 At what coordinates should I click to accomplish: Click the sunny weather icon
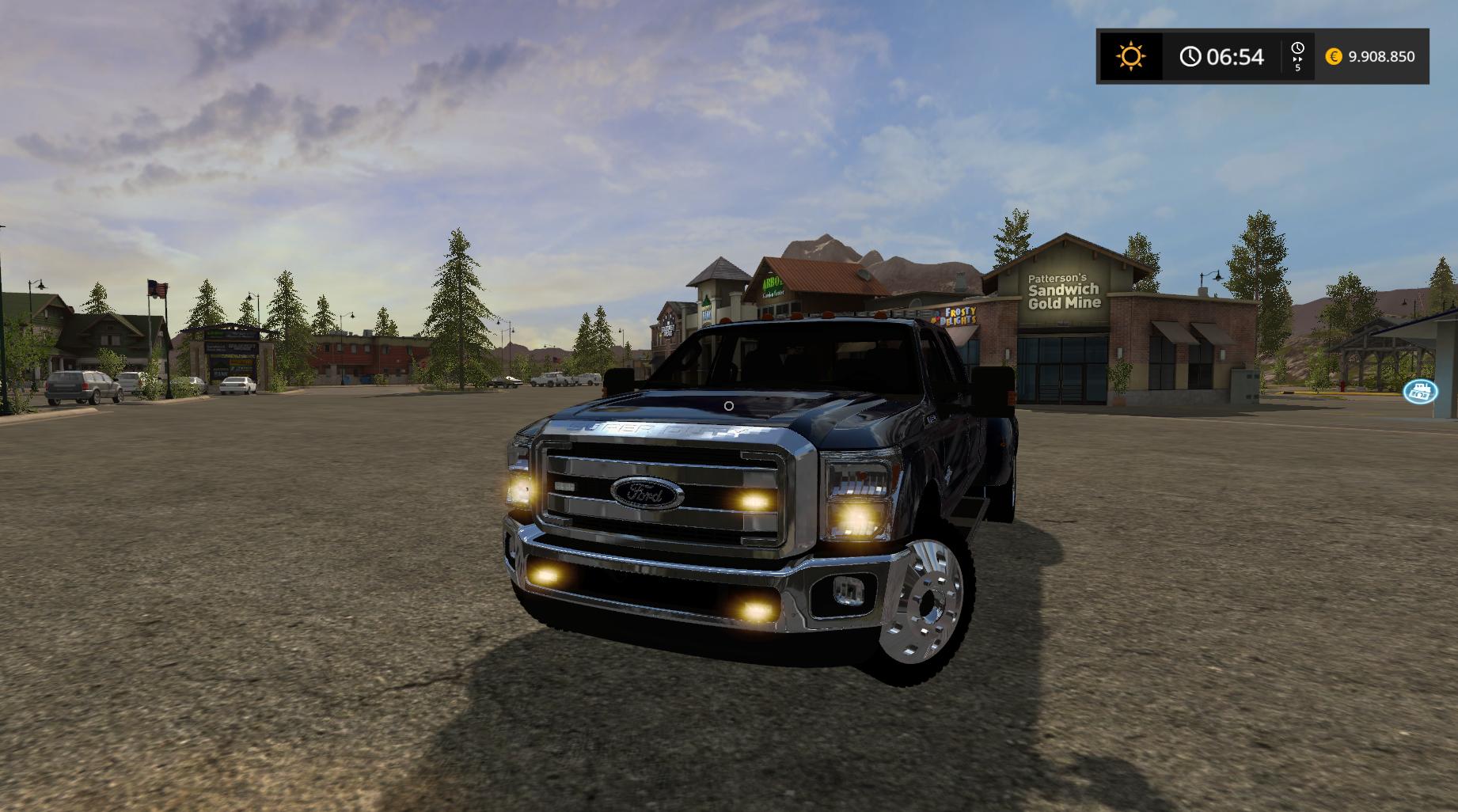pyautogui.click(x=1130, y=56)
